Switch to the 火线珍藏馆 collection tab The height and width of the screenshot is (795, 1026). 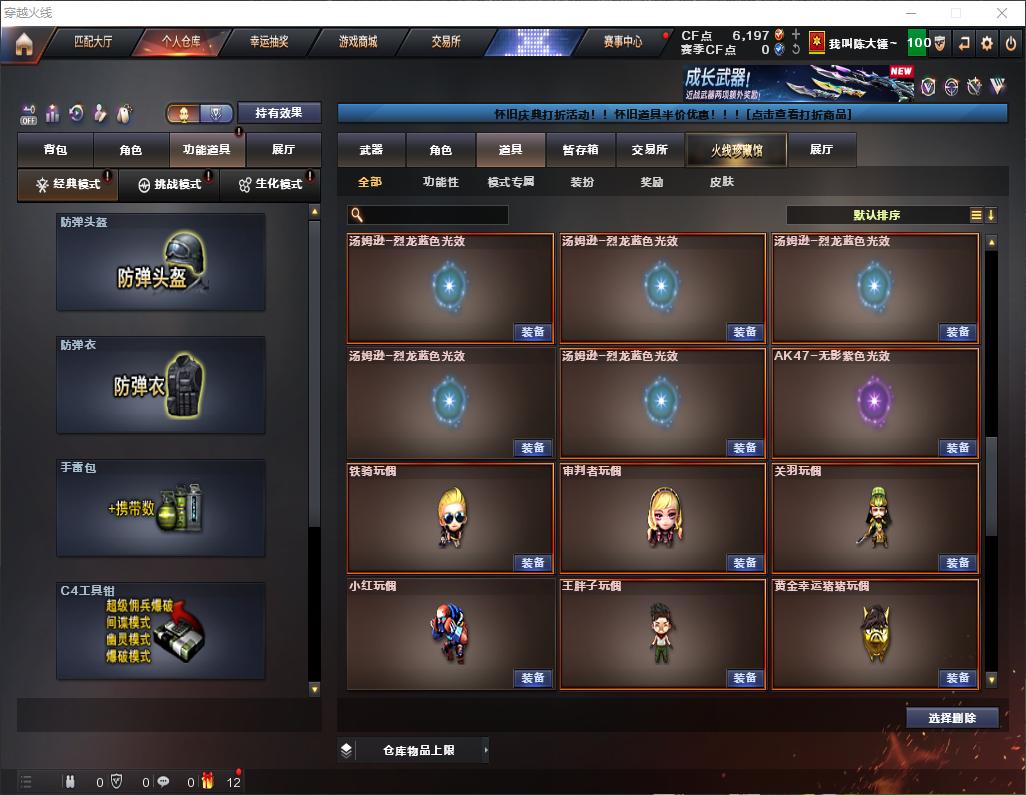click(x=736, y=150)
